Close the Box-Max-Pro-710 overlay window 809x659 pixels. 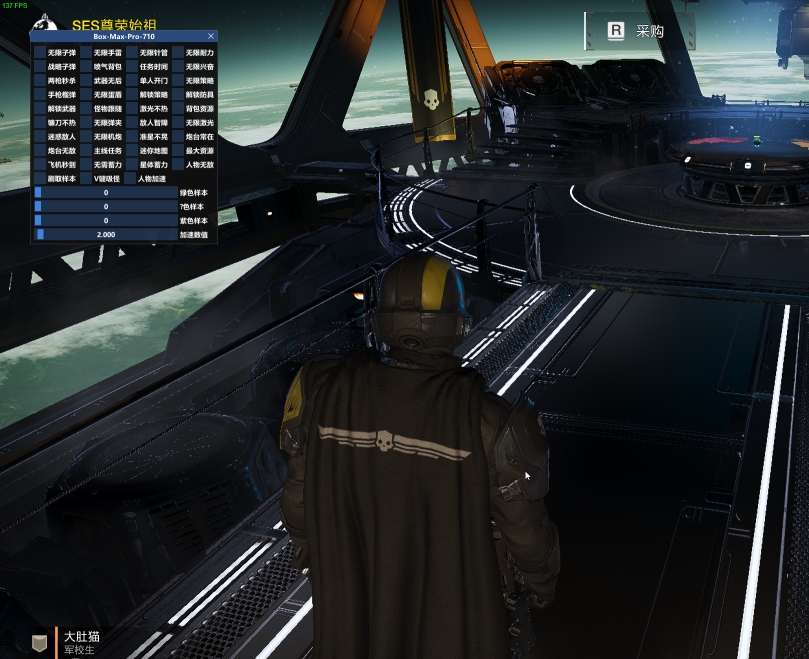pos(210,36)
